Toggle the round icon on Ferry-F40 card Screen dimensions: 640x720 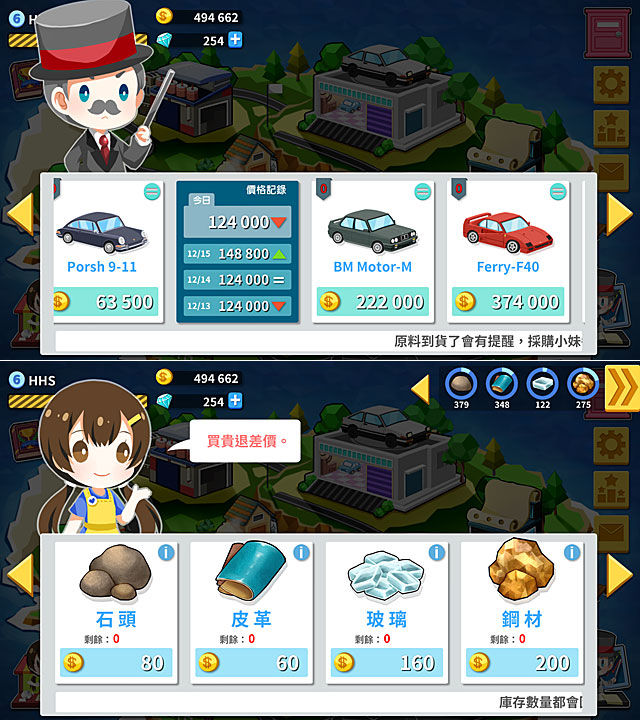point(558,192)
